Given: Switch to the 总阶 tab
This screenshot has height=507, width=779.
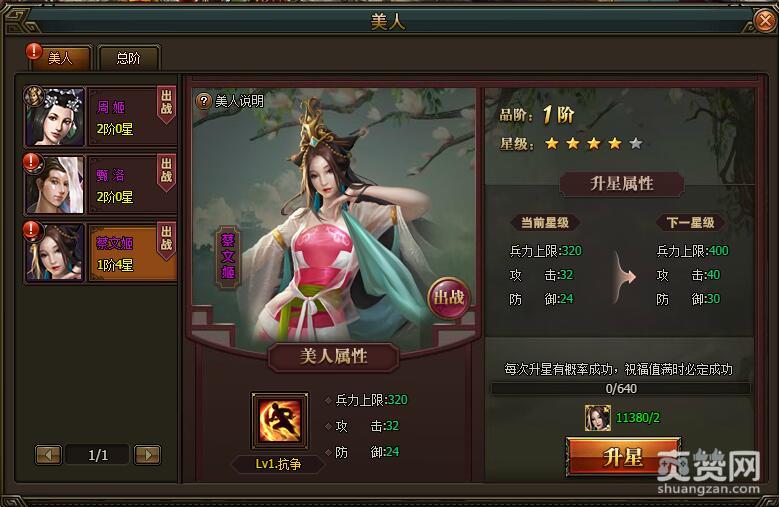Looking at the screenshot, I should tap(128, 58).
